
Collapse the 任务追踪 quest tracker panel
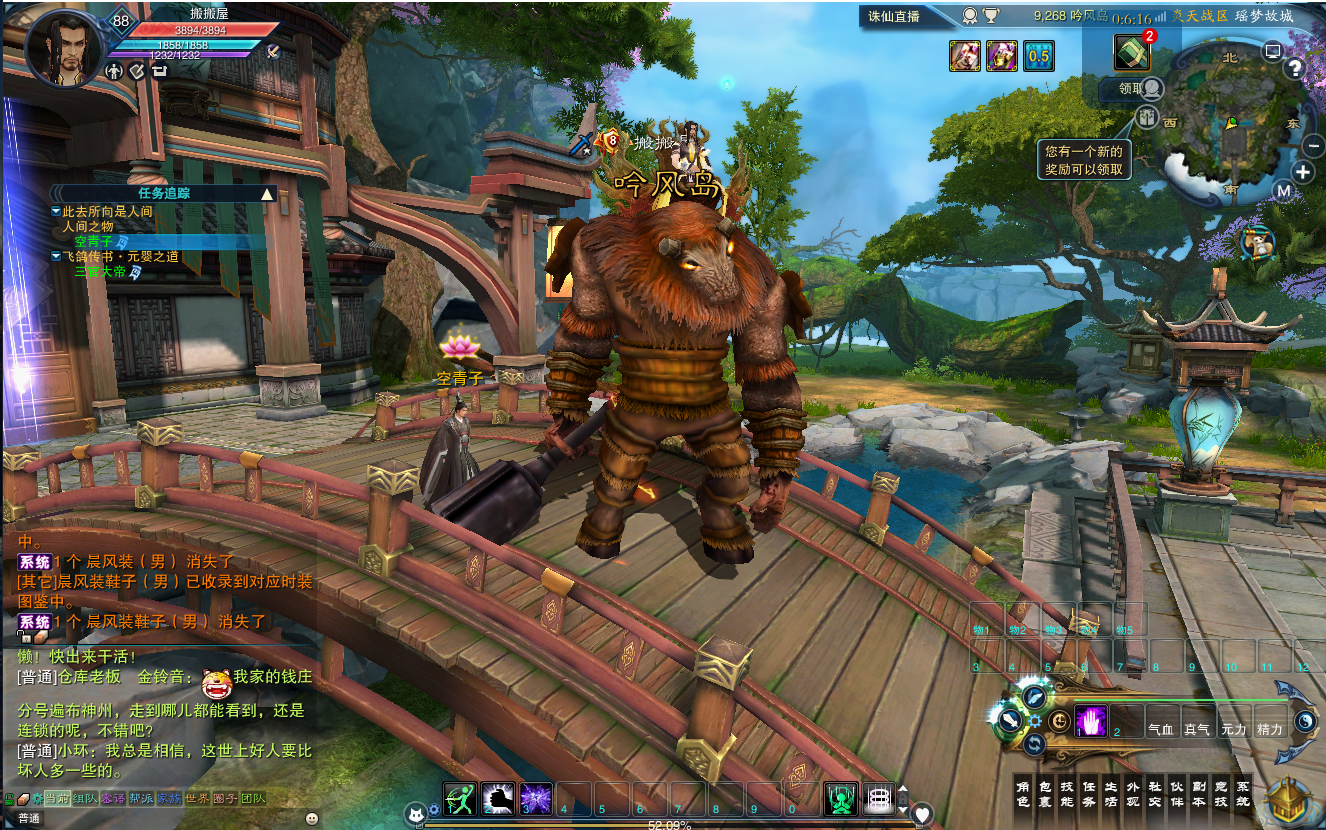(267, 195)
